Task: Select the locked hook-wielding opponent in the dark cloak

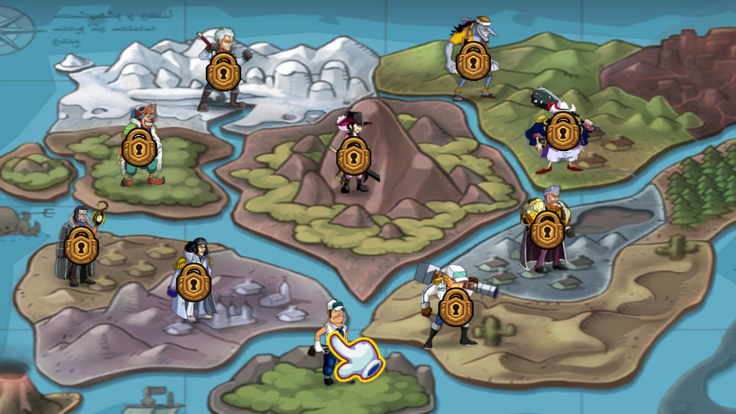Action: pyautogui.click(x=80, y=245)
